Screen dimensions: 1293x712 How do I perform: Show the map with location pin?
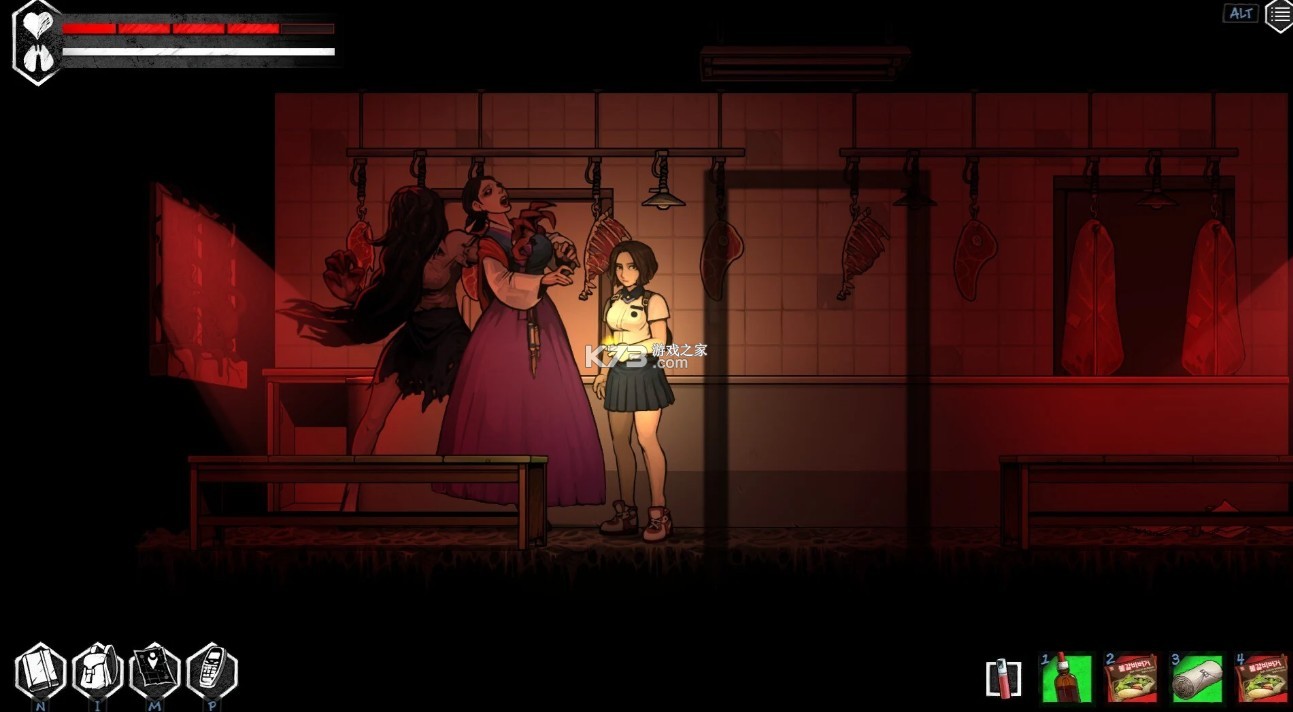click(155, 671)
